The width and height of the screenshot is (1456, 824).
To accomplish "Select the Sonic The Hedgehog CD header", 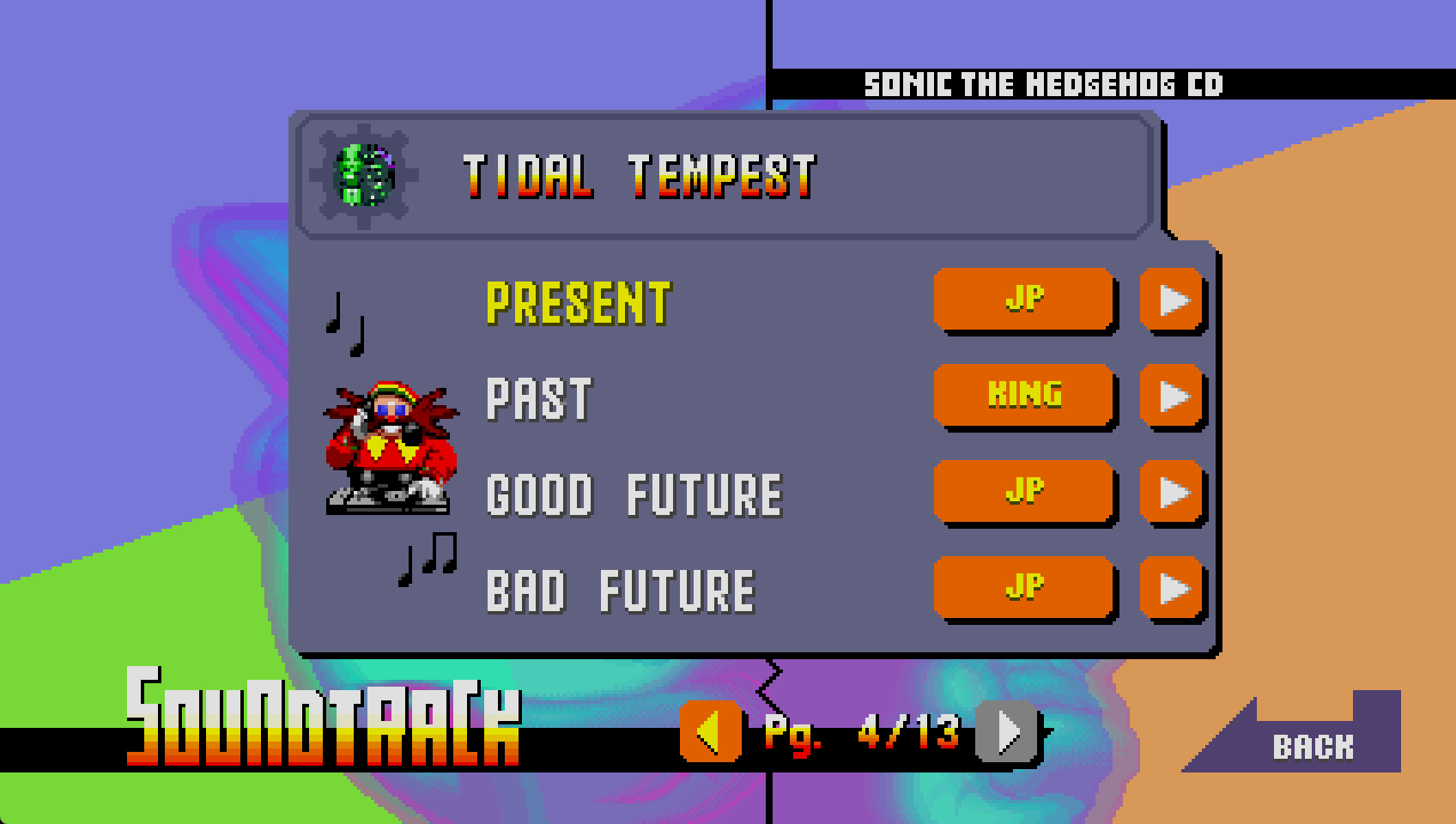I will pos(1046,83).
